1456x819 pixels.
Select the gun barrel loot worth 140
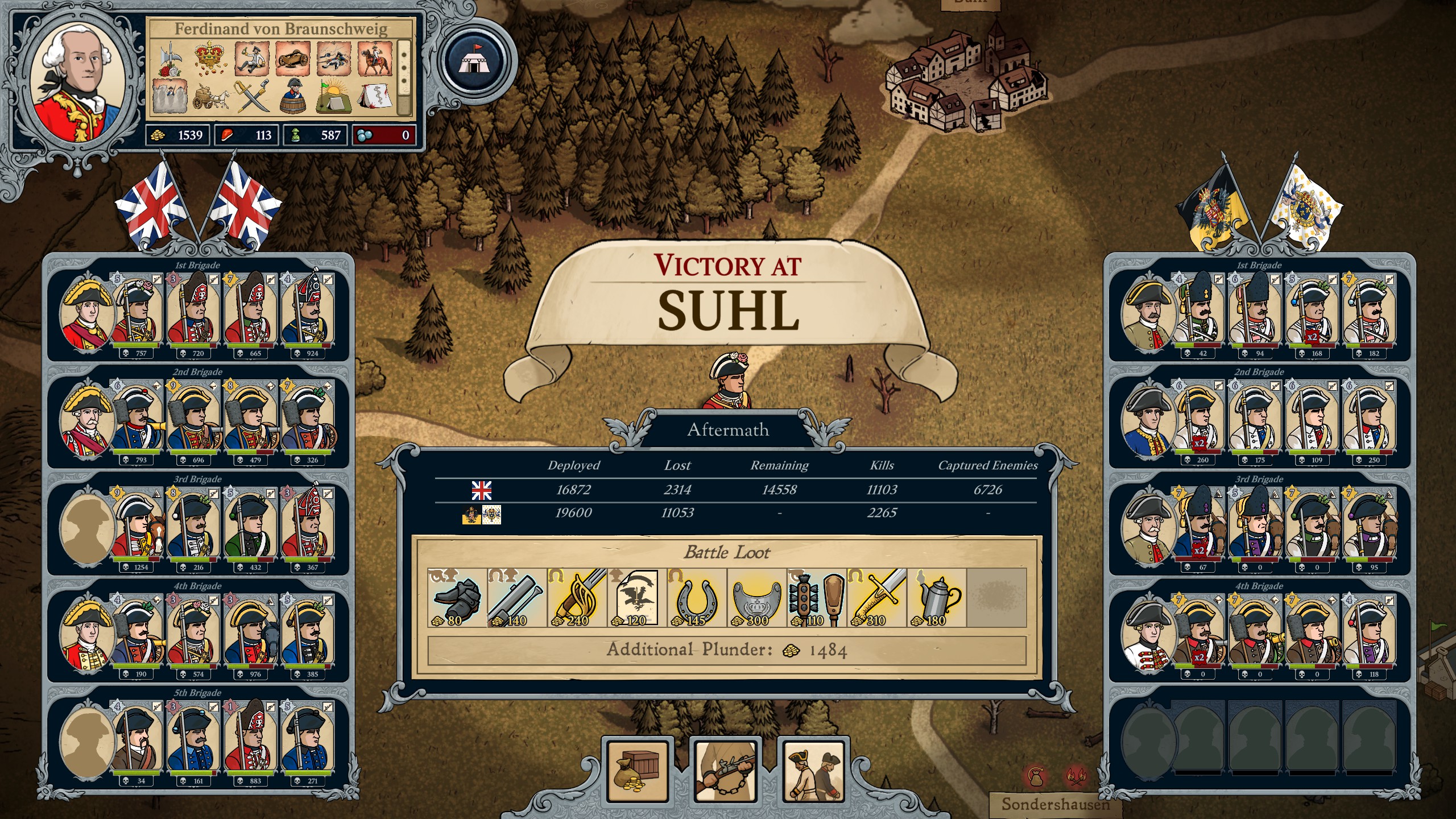517,598
